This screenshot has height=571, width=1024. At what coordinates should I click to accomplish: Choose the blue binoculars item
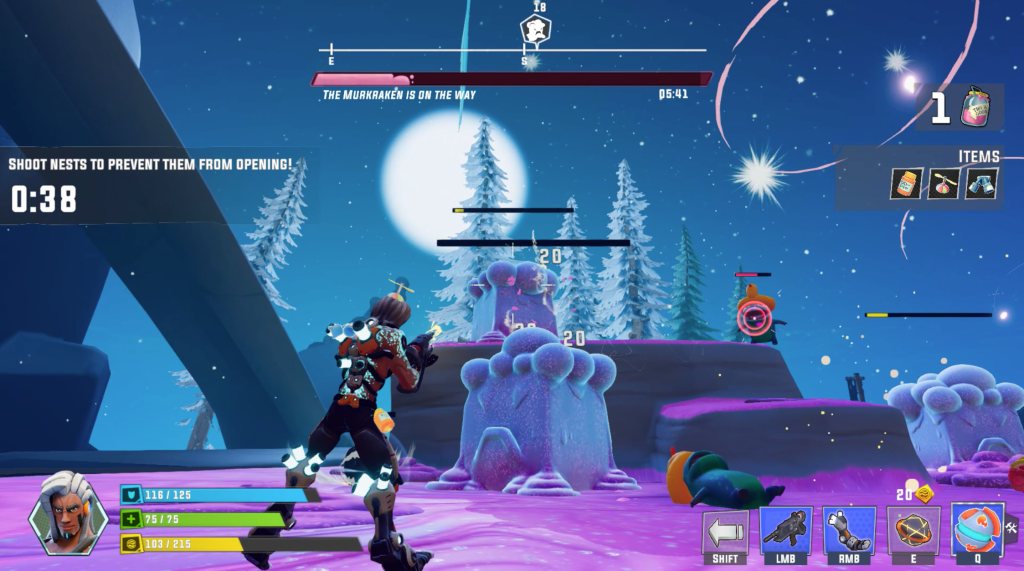click(981, 183)
